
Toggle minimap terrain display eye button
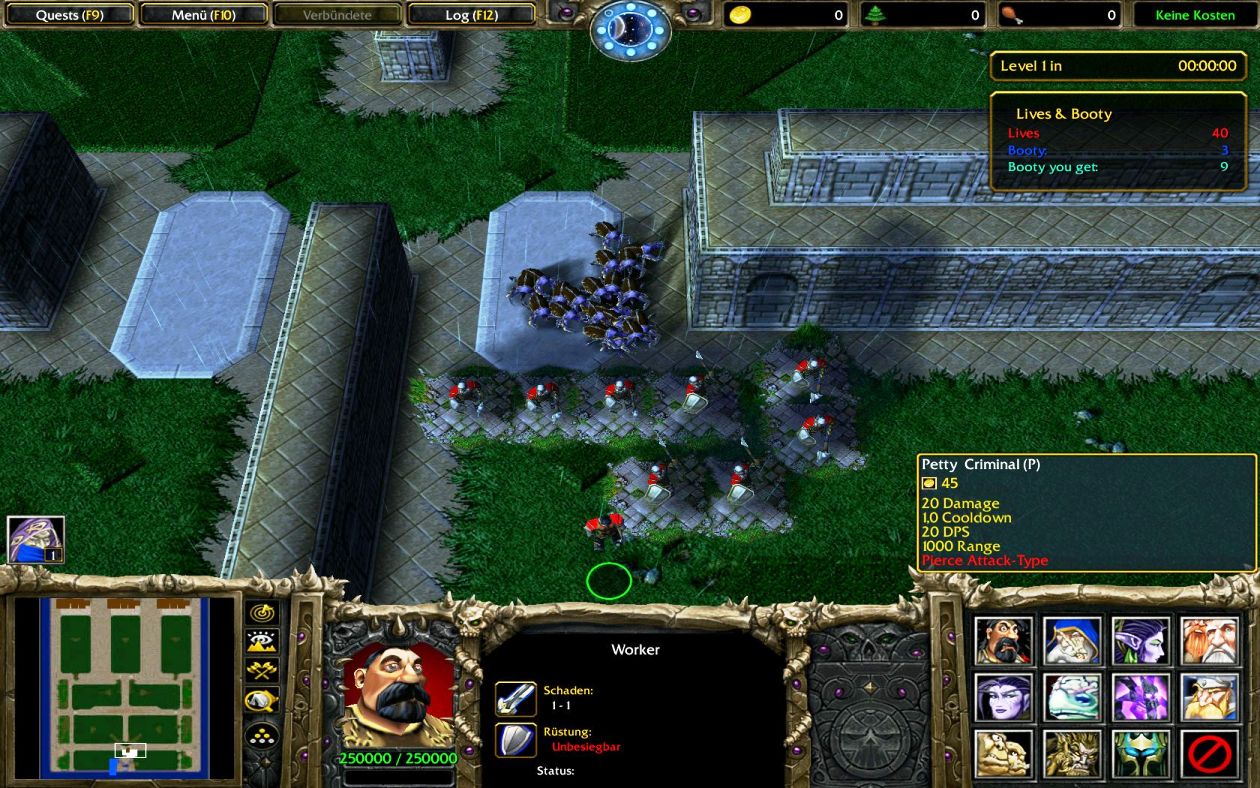point(262,642)
